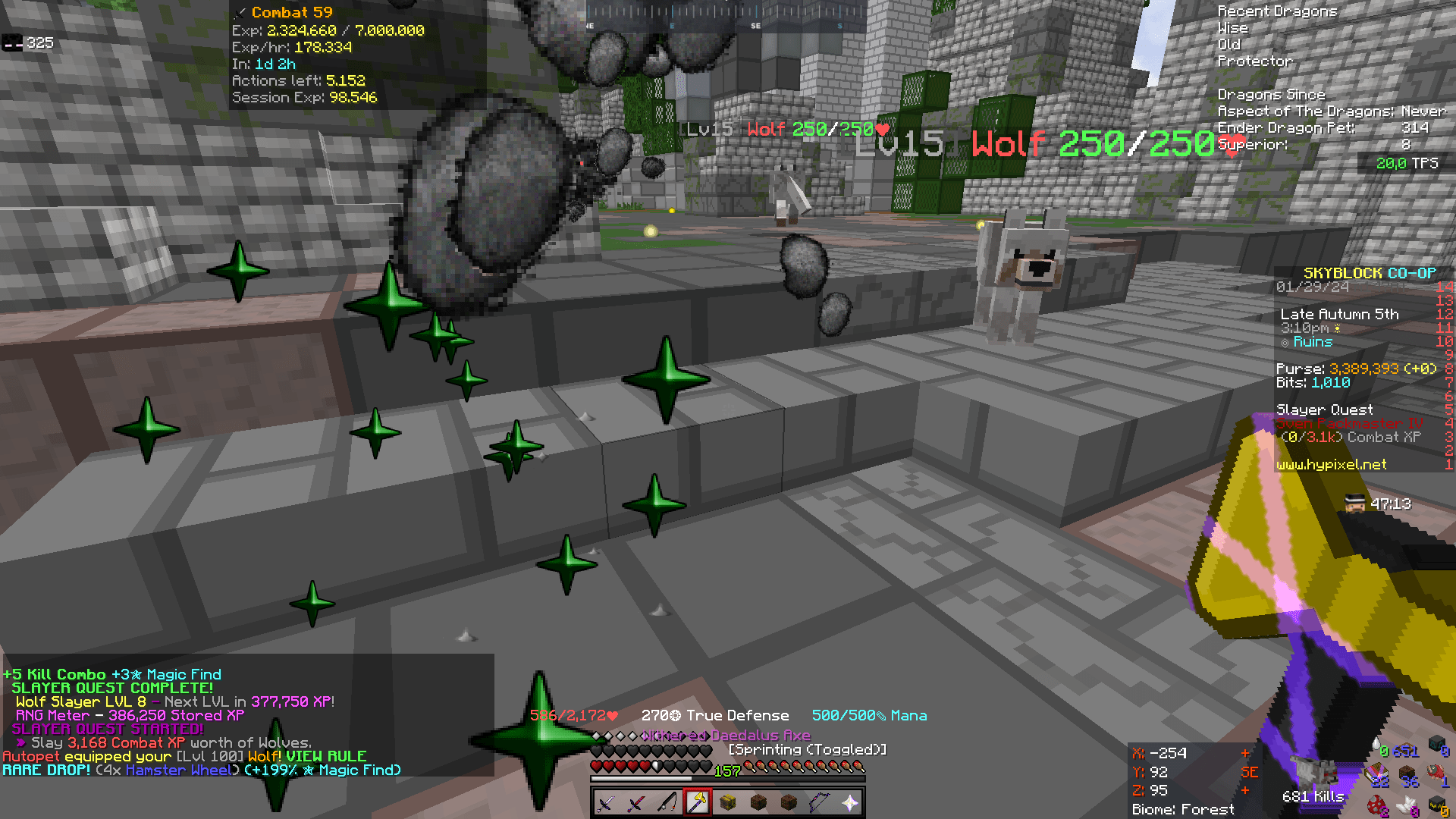
Task: Select the bow in the hotbar
Action: (820, 802)
